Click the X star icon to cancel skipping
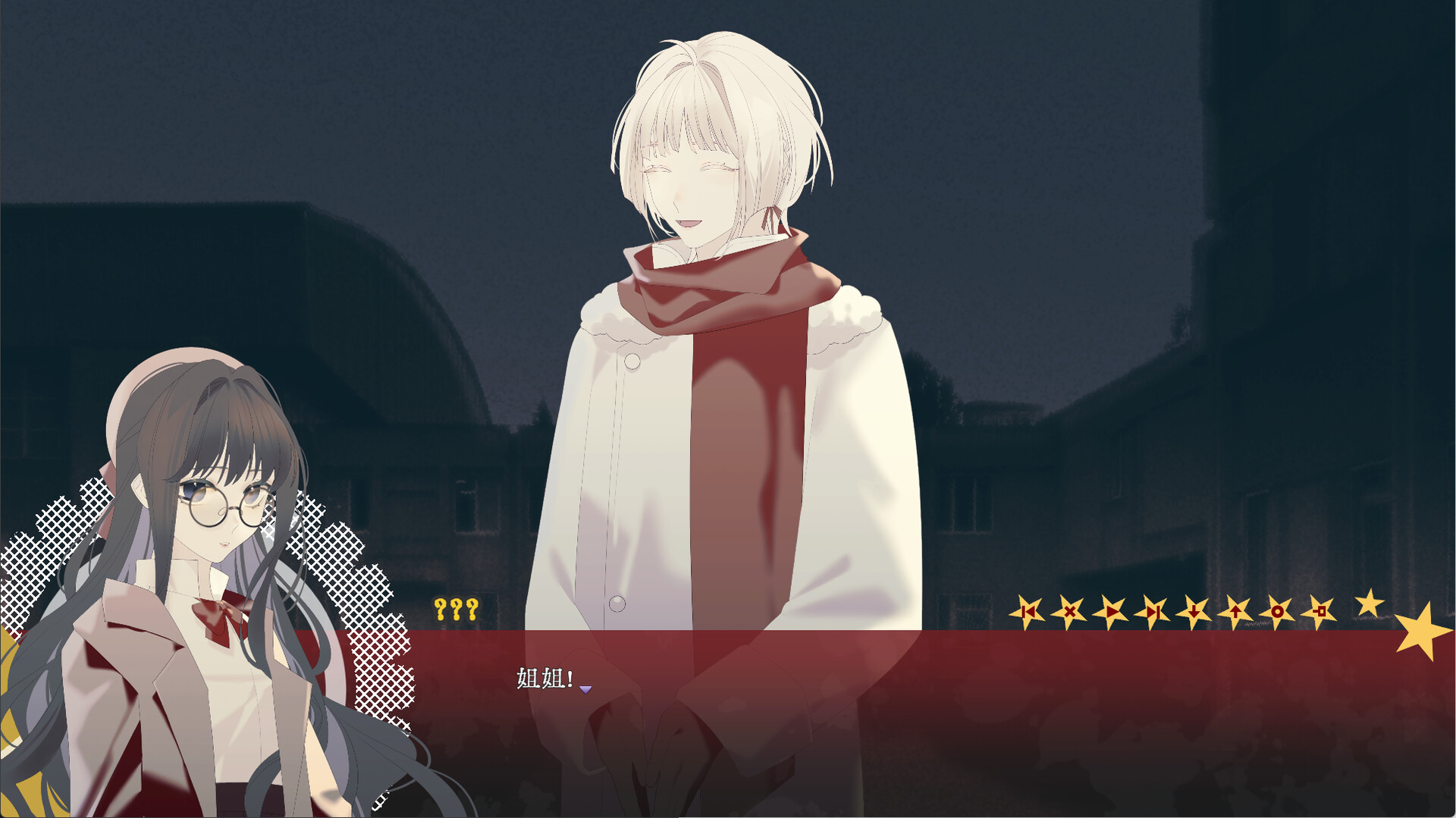Image resolution: width=1456 pixels, height=818 pixels. coord(1070,611)
